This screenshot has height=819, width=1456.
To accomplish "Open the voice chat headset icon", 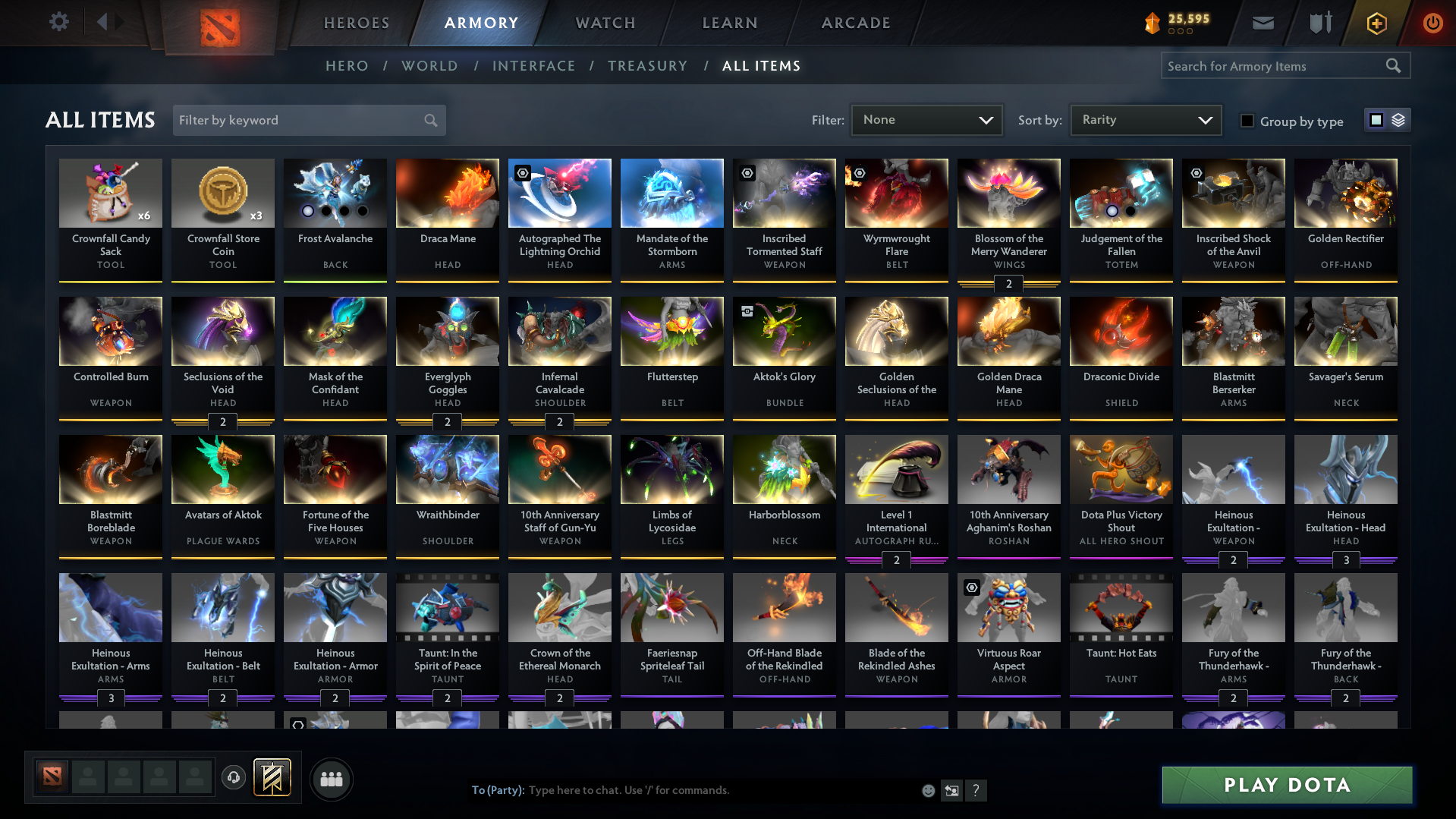I will tap(234, 778).
